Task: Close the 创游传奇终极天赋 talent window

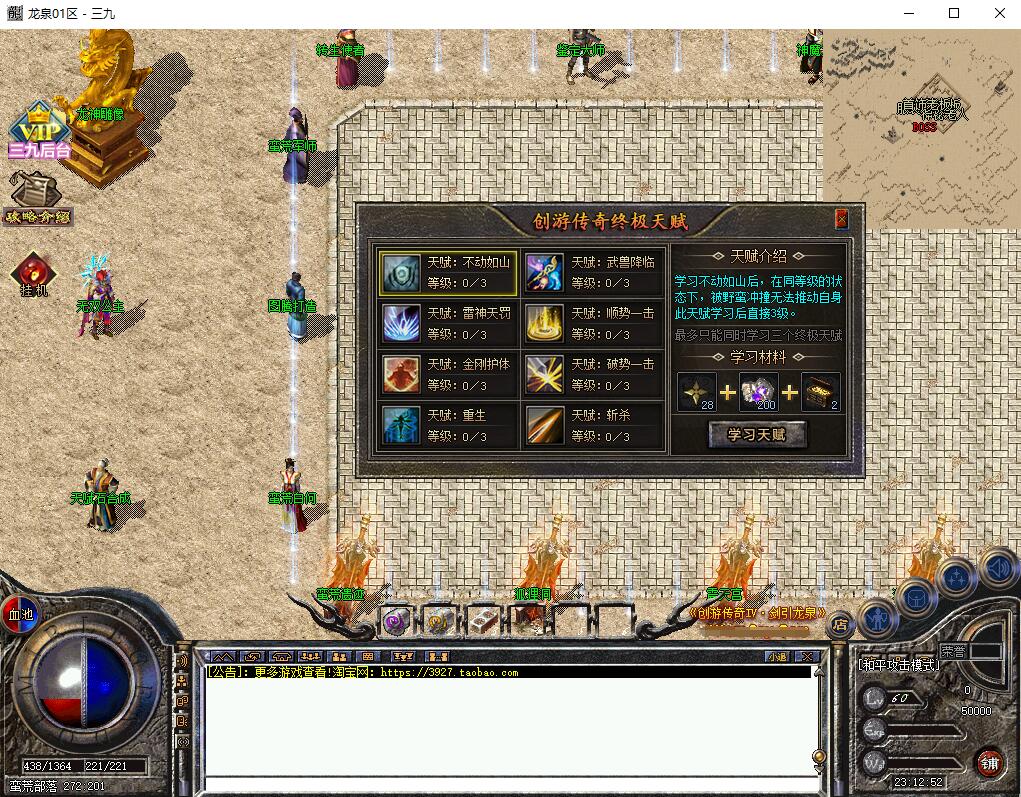Action: point(842,218)
